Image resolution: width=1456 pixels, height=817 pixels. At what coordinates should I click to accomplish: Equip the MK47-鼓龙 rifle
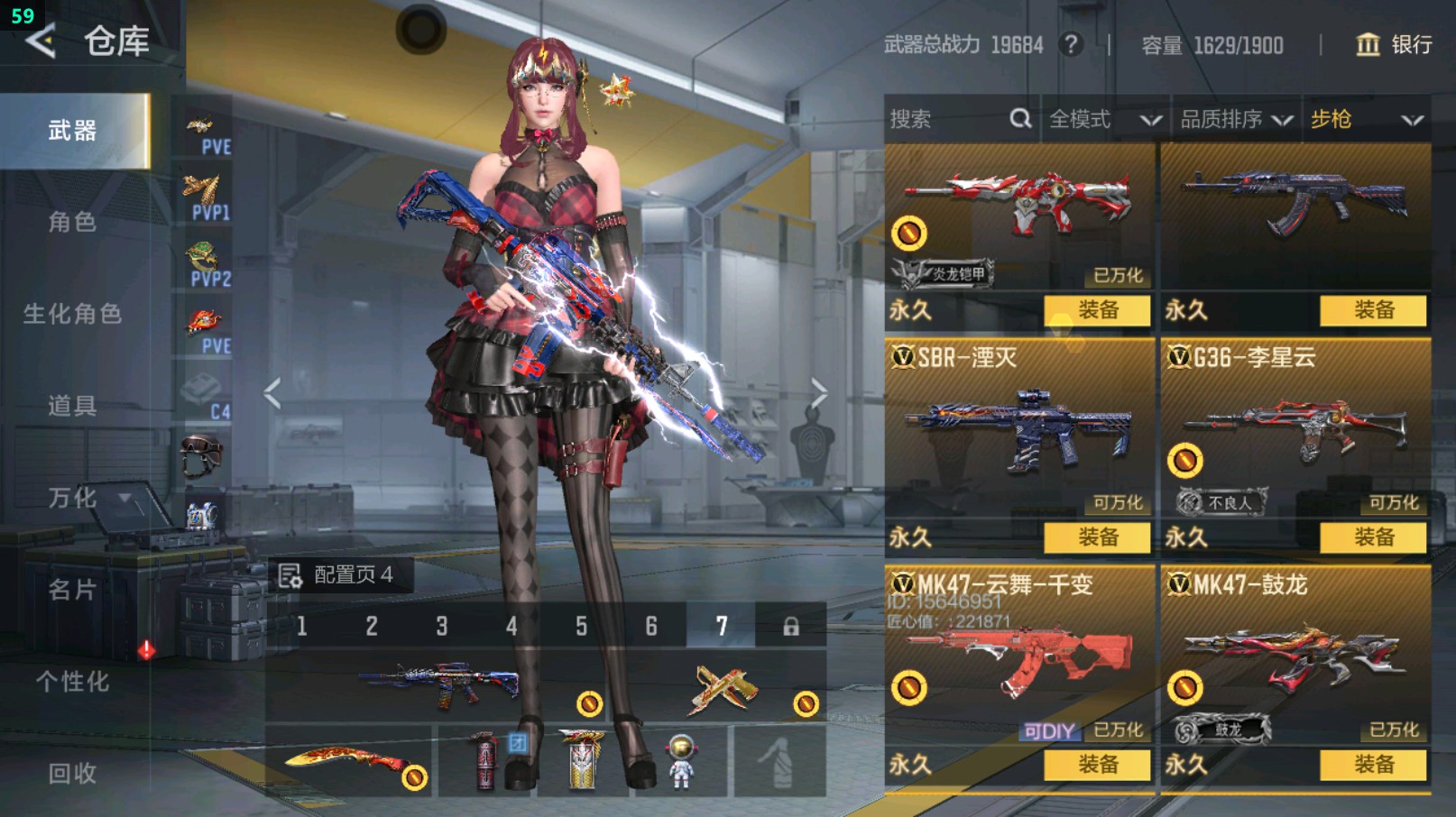pyautogui.click(x=1373, y=765)
